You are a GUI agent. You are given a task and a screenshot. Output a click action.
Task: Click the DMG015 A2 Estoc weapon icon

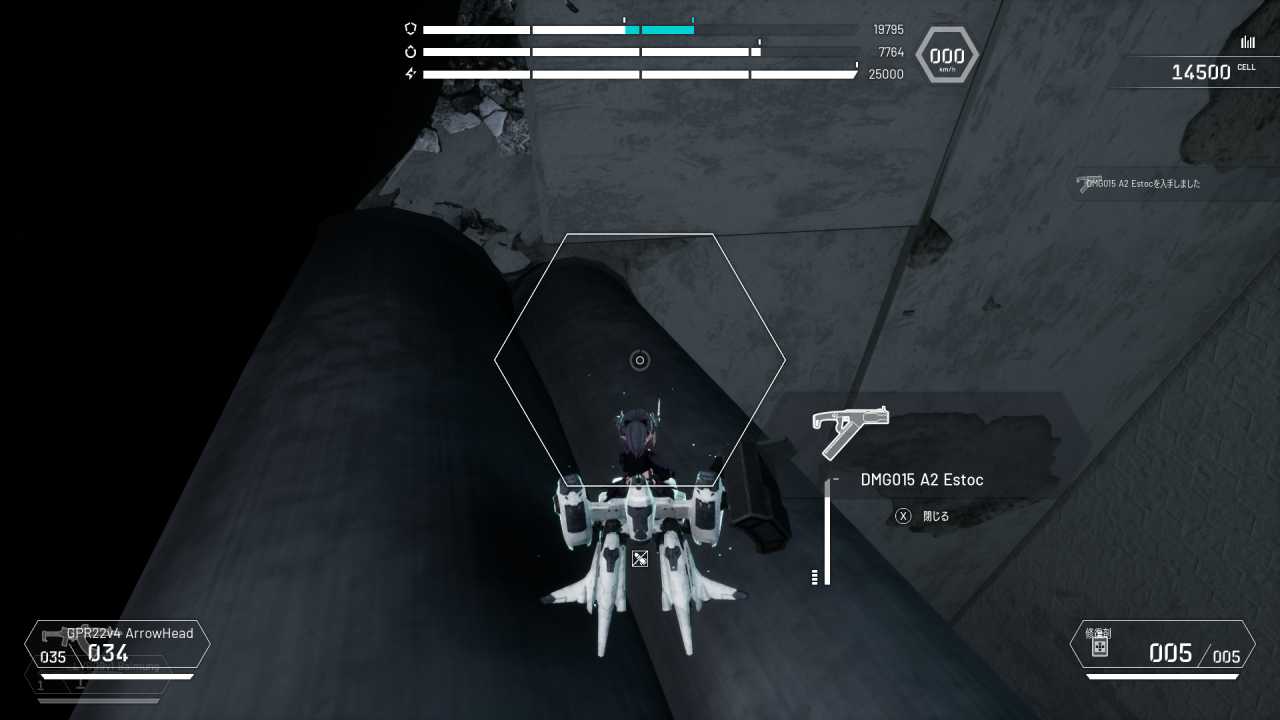point(850,430)
